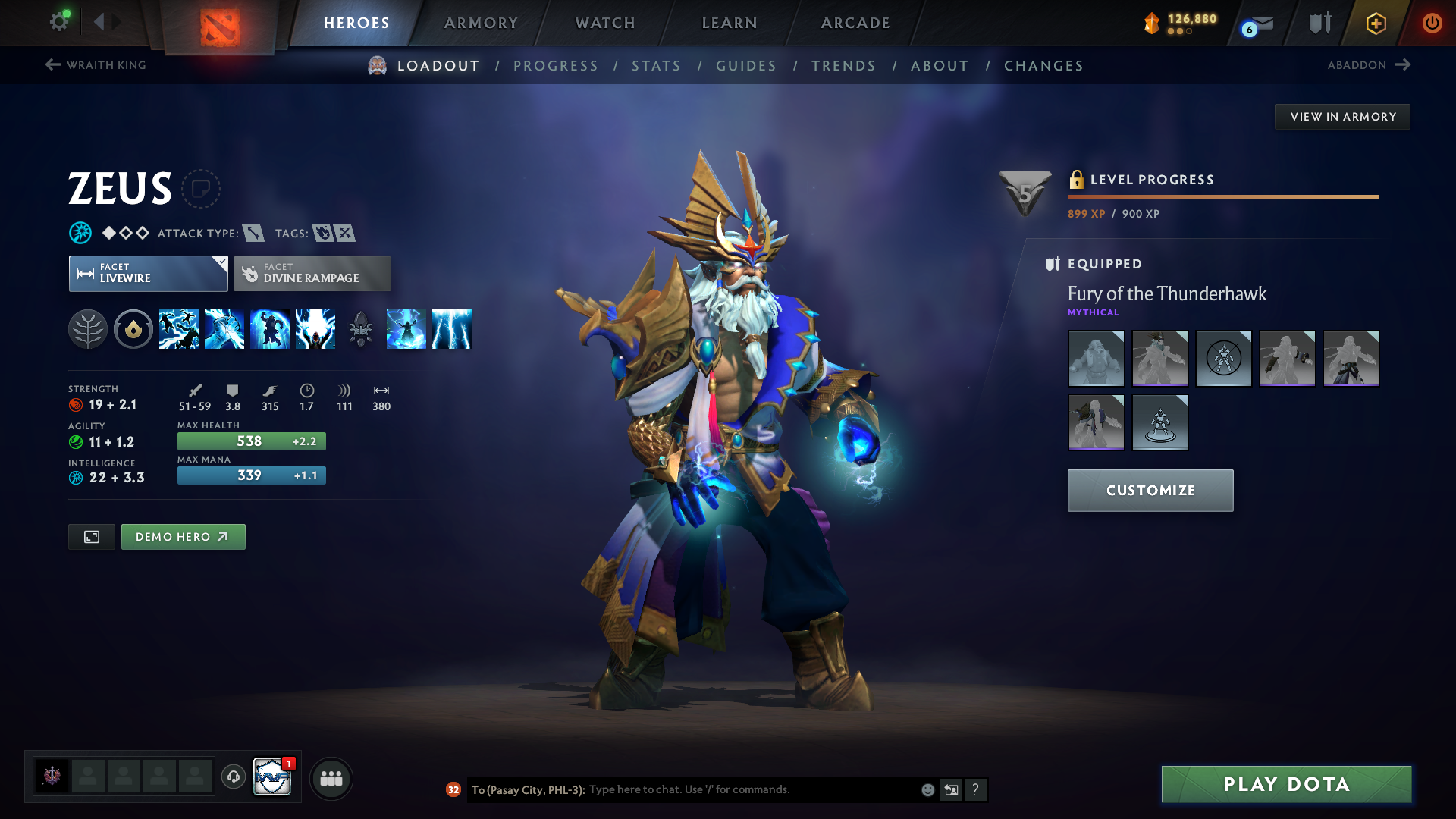The image size is (1456, 819).
Task: Launch Demo Hero mode
Action: (x=183, y=537)
